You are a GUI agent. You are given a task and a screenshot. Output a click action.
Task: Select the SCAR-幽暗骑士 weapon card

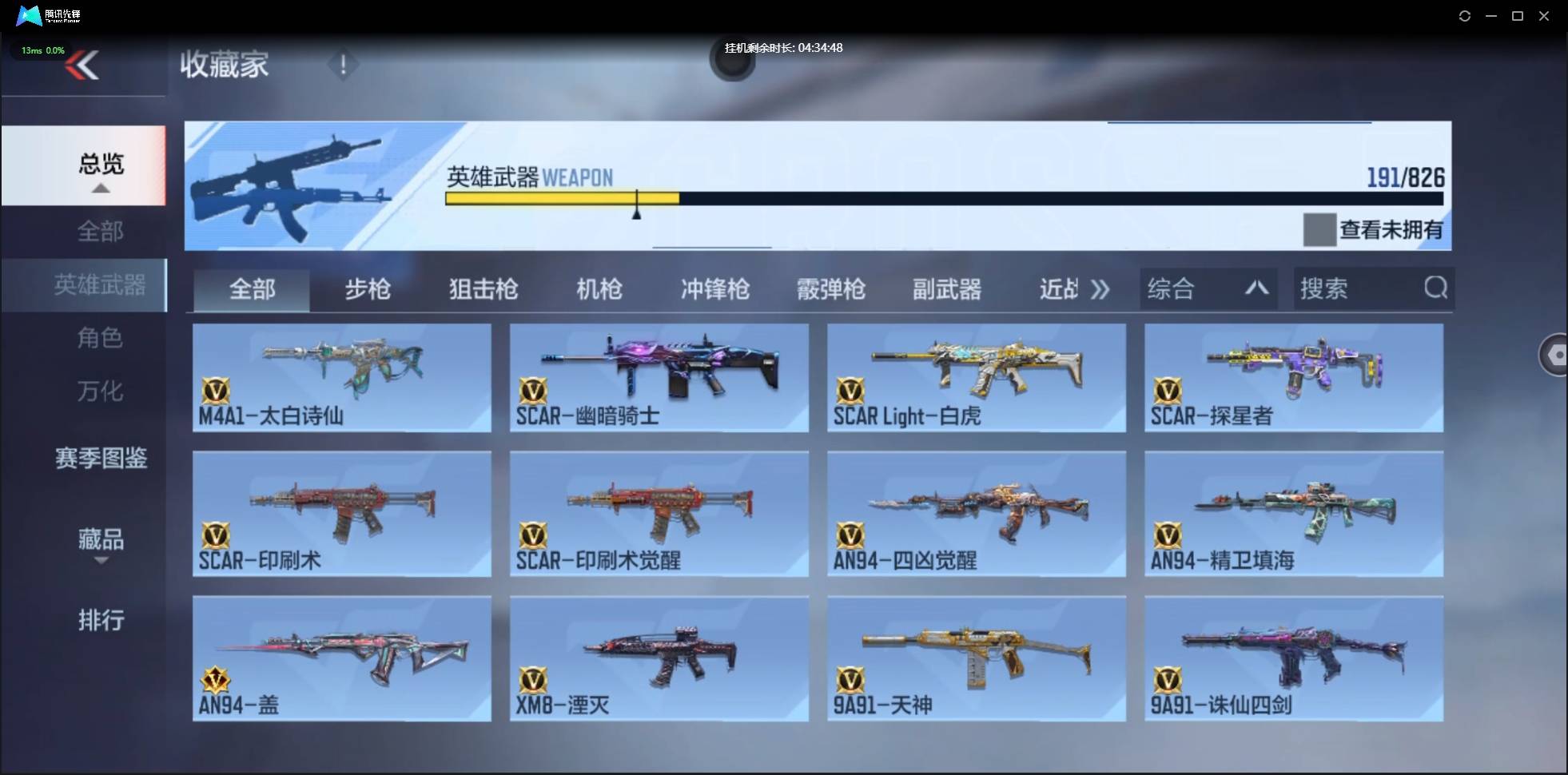pos(658,377)
